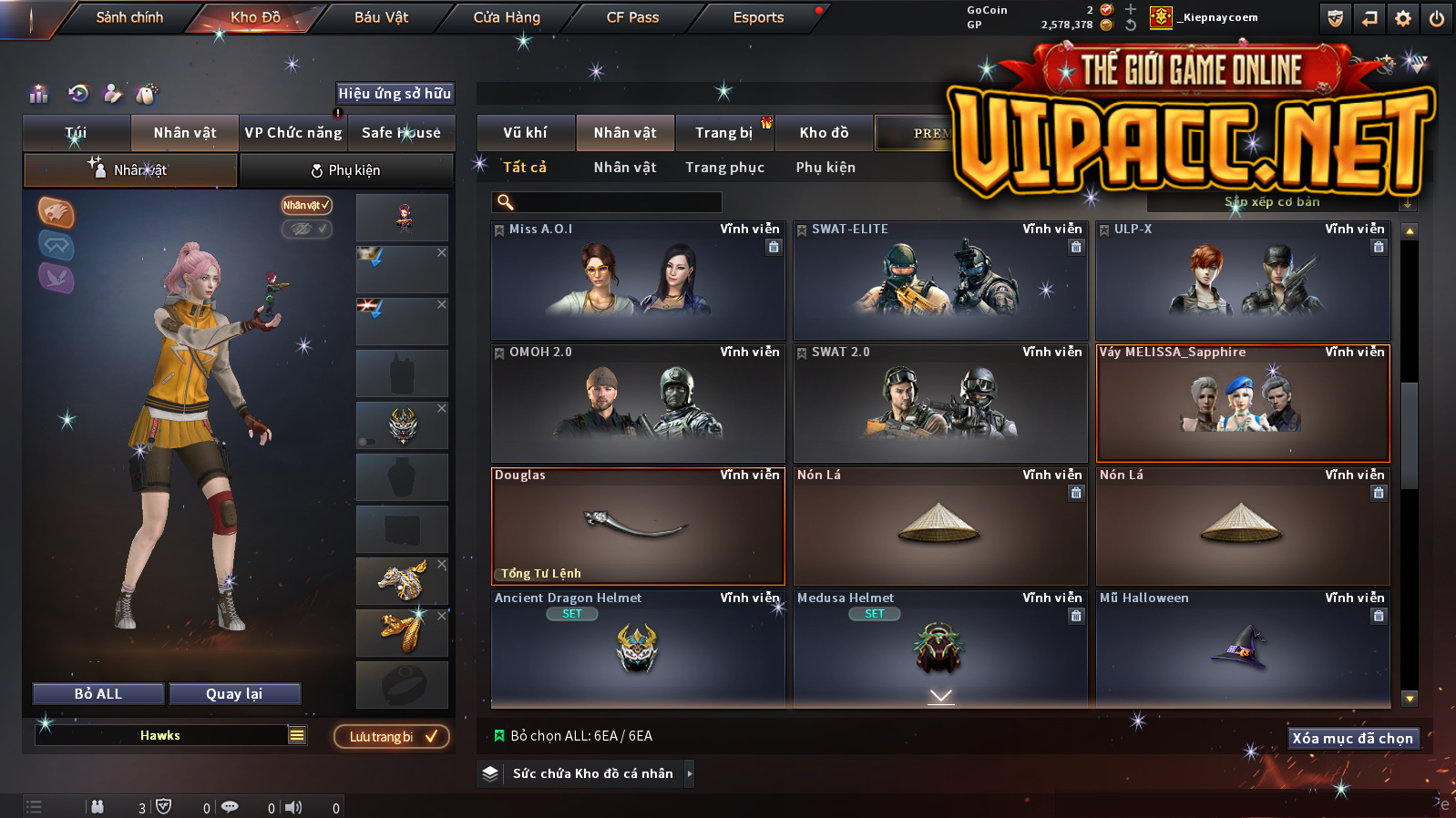Image resolution: width=1456 pixels, height=818 pixels.
Task: Click the Quay lại button
Action: [234, 694]
